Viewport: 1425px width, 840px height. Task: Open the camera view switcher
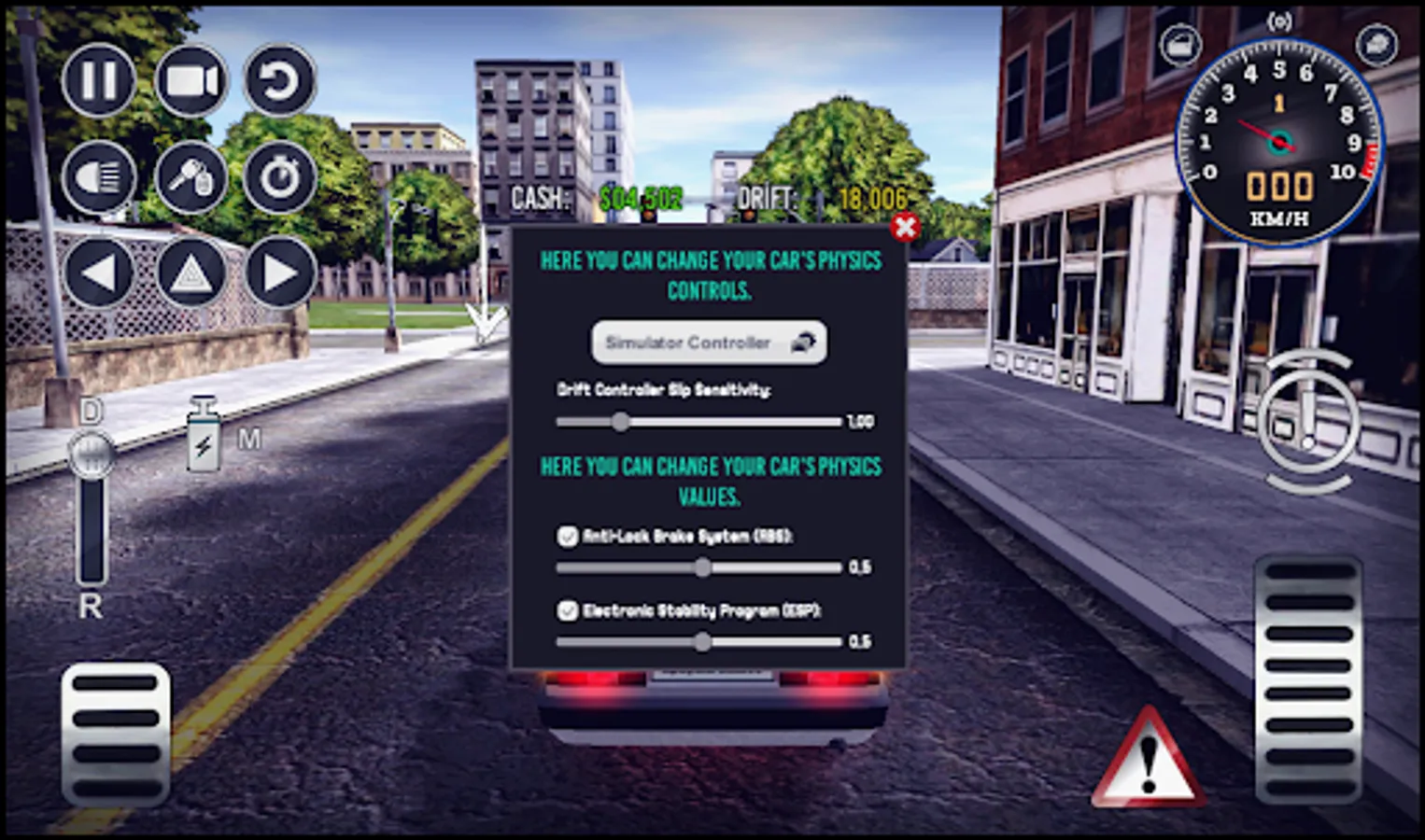pos(191,81)
